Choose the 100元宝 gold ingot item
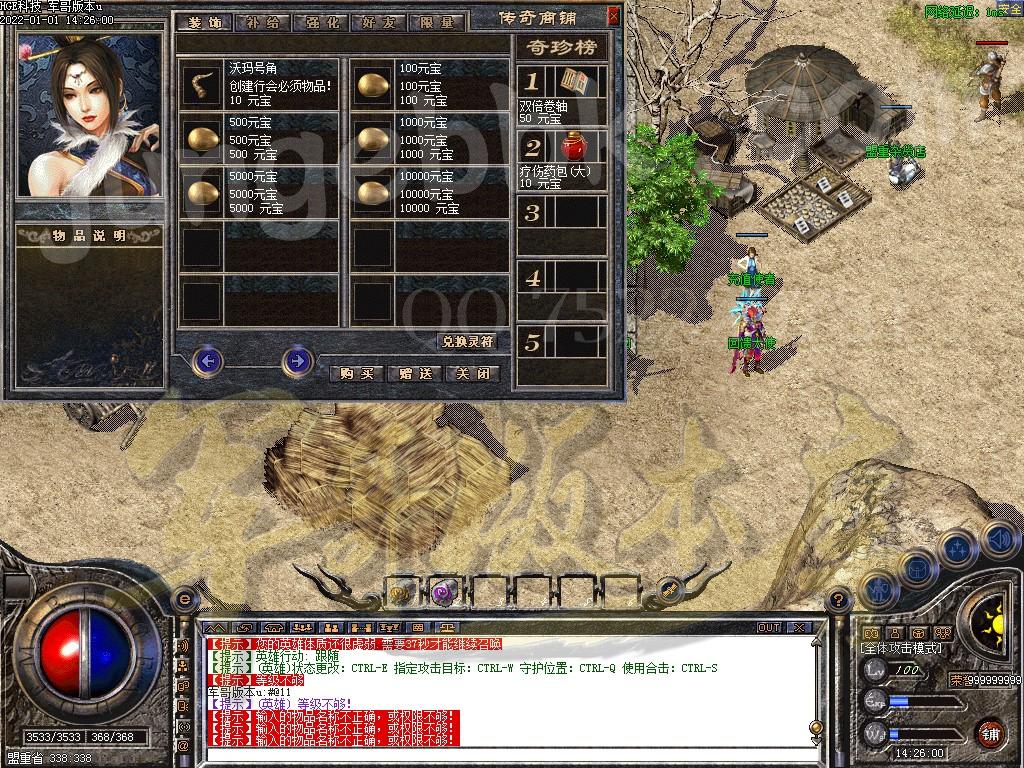 click(x=374, y=84)
